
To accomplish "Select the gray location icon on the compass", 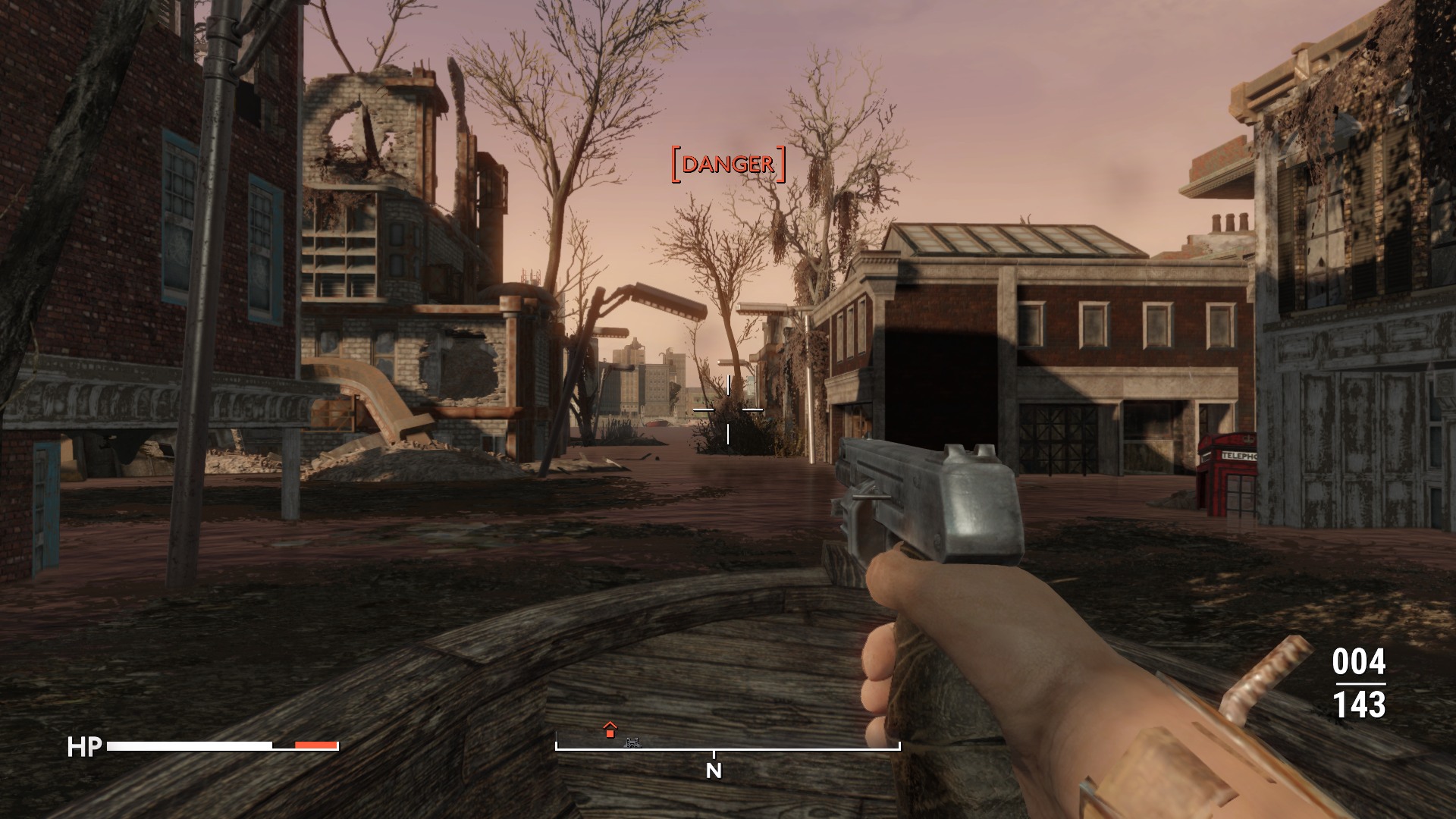I will pos(632,742).
